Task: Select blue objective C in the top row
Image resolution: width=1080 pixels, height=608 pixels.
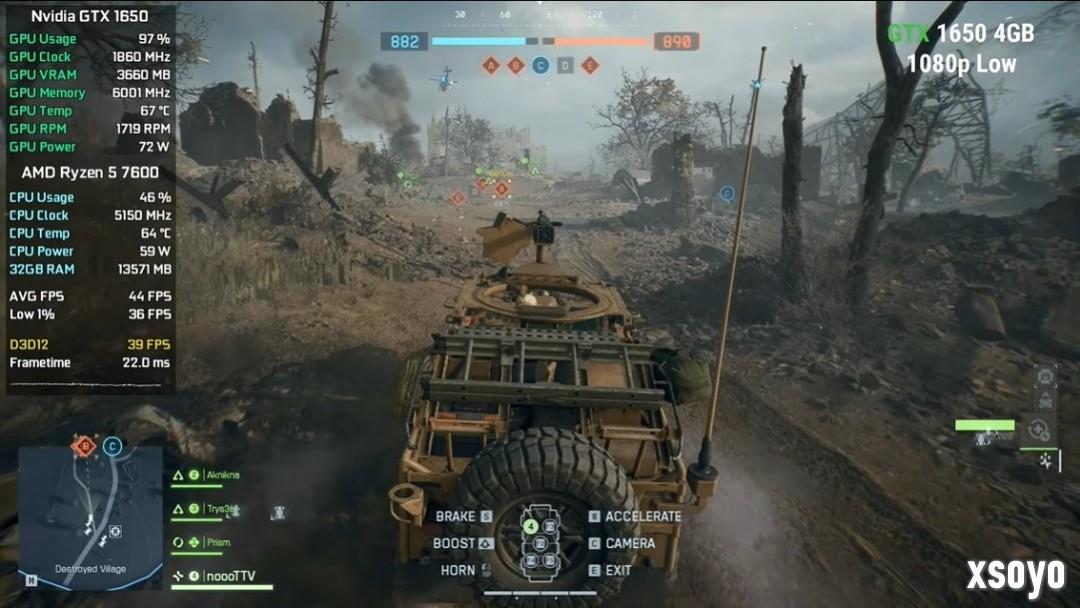Action: (540, 66)
